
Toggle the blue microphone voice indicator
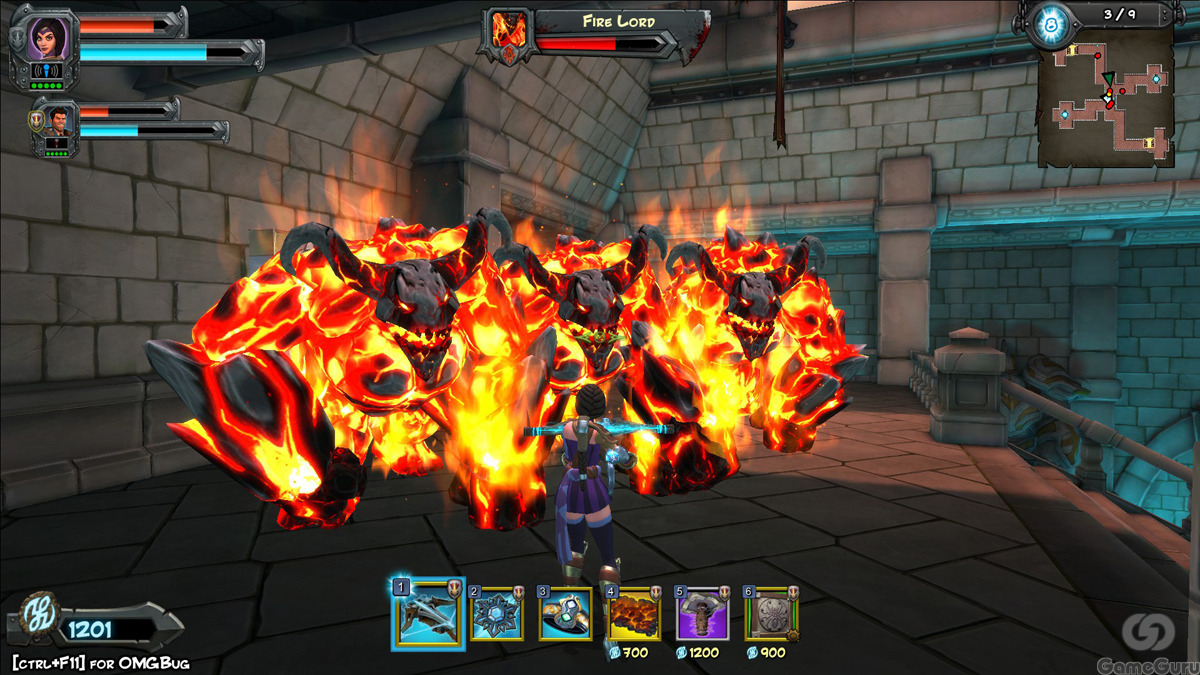(48, 70)
